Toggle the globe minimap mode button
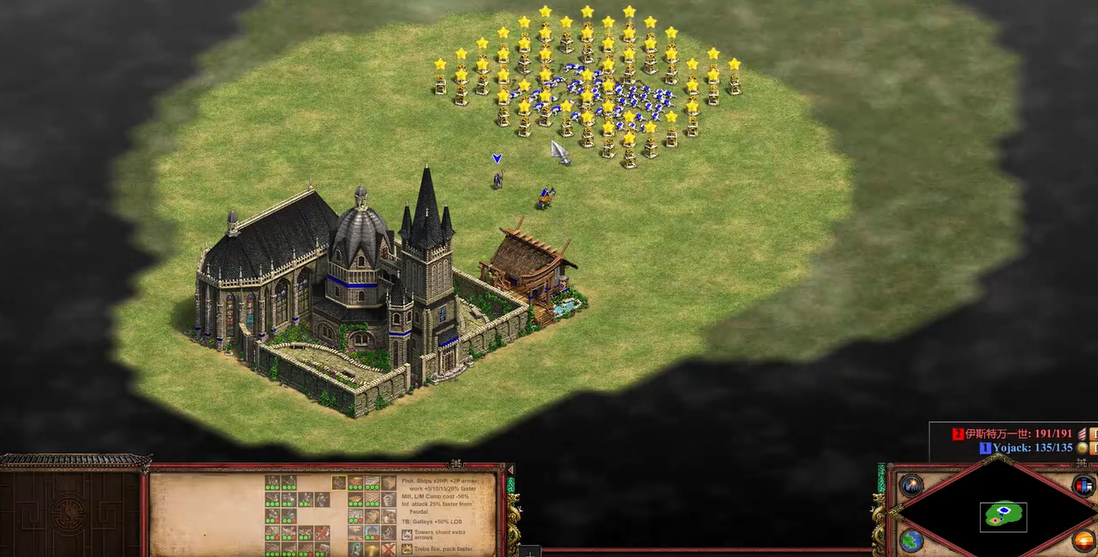The image size is (1098, 557). (x=911, y=541)
